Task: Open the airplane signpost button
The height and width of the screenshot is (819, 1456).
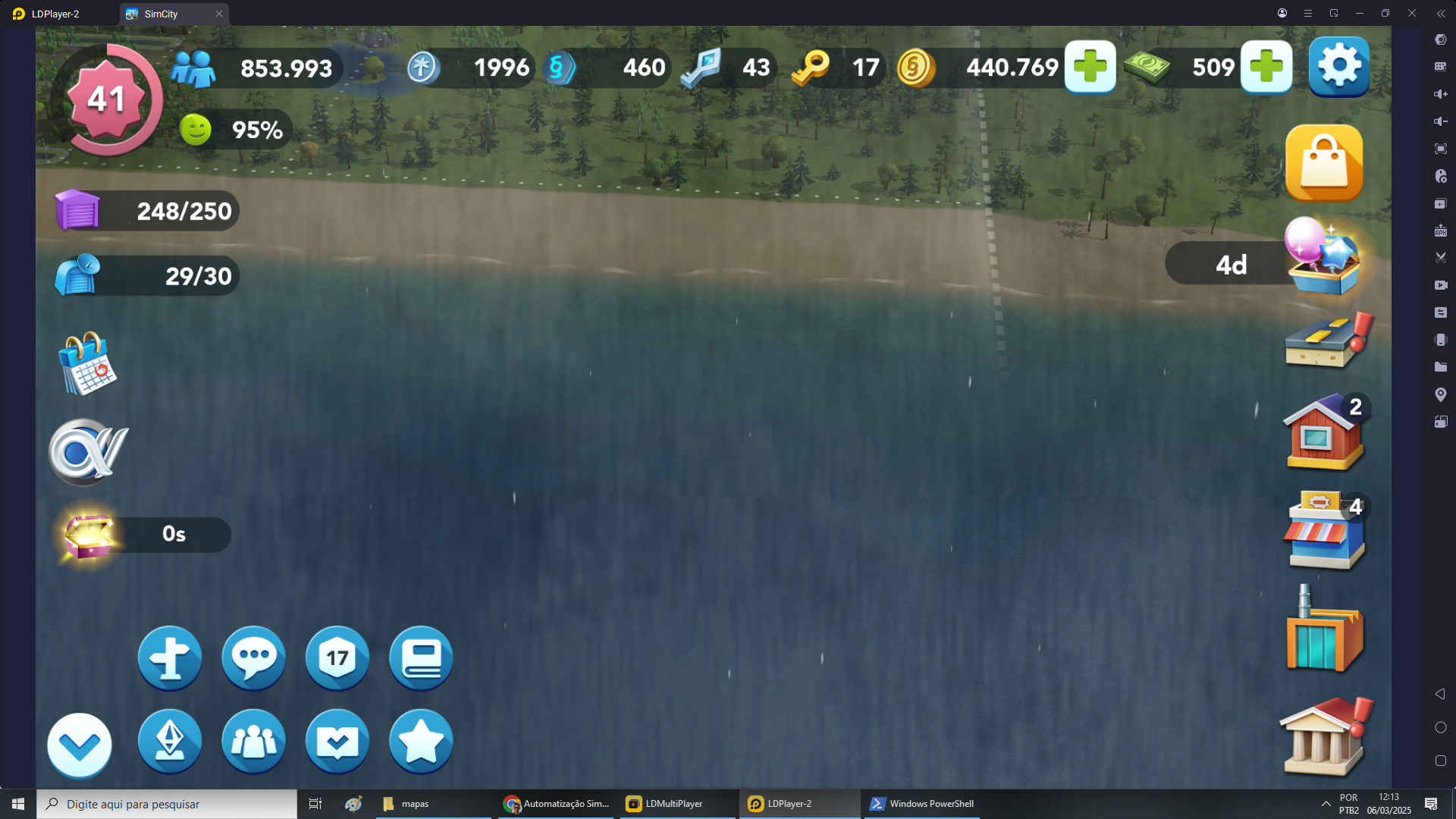Action: pos(170,657)
